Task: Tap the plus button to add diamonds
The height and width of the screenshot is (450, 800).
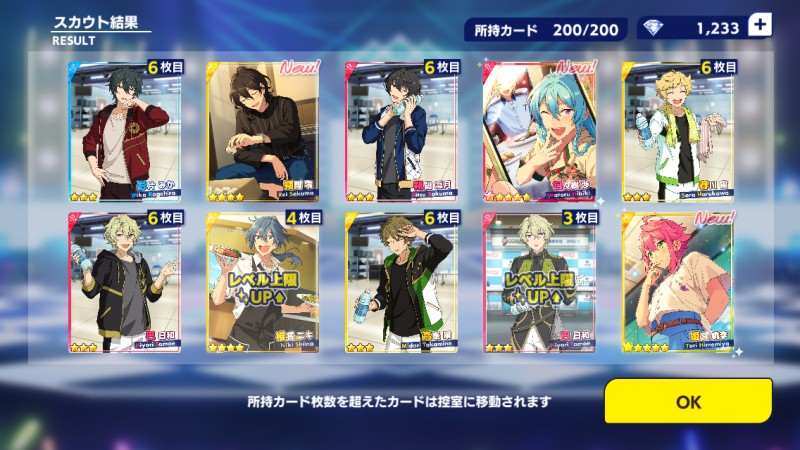Action: (x=759, y=28)
